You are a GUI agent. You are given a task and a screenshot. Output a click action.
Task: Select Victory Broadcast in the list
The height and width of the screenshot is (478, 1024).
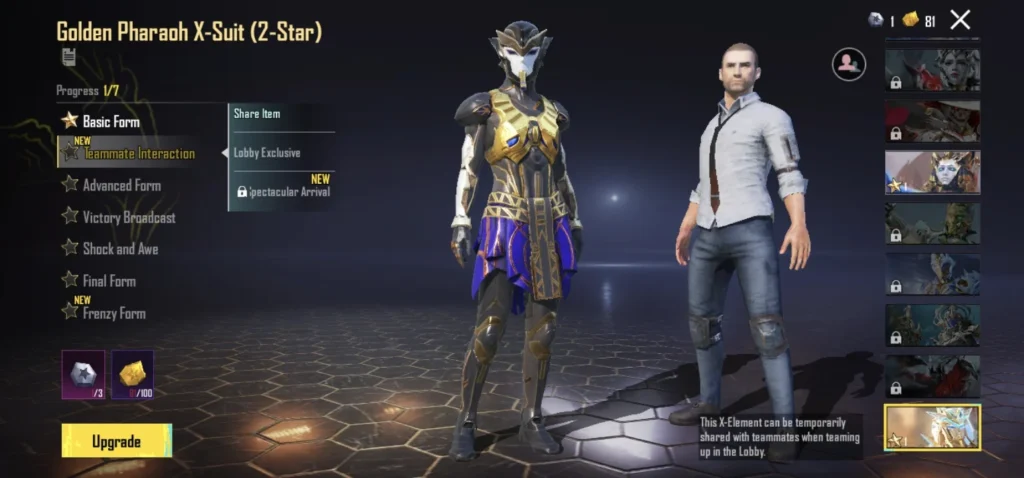[128, 217]
